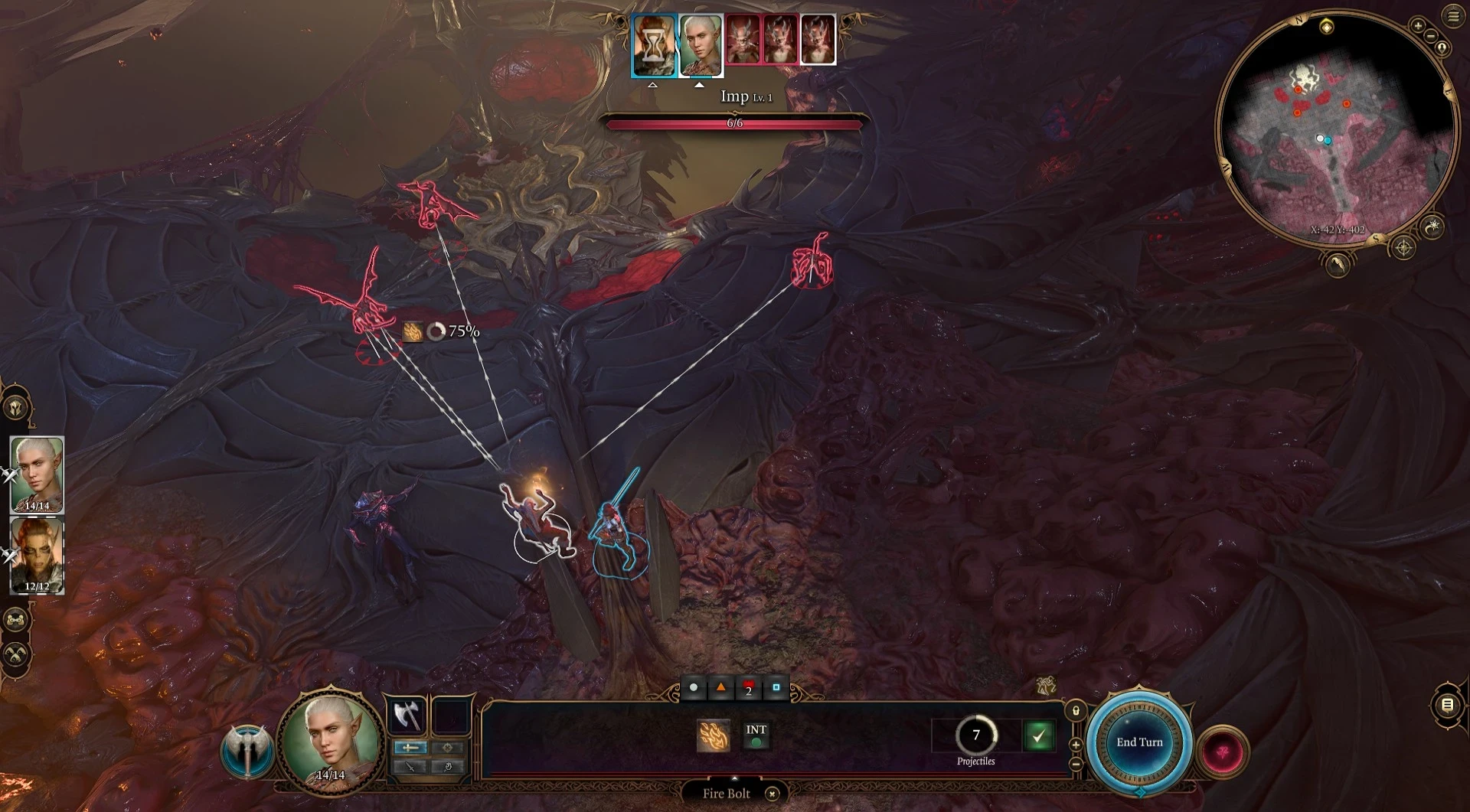The height and width of the screenshot is (812, 1470).
Task: Open the combat log on the right edge
Action: pos(1447,705)
